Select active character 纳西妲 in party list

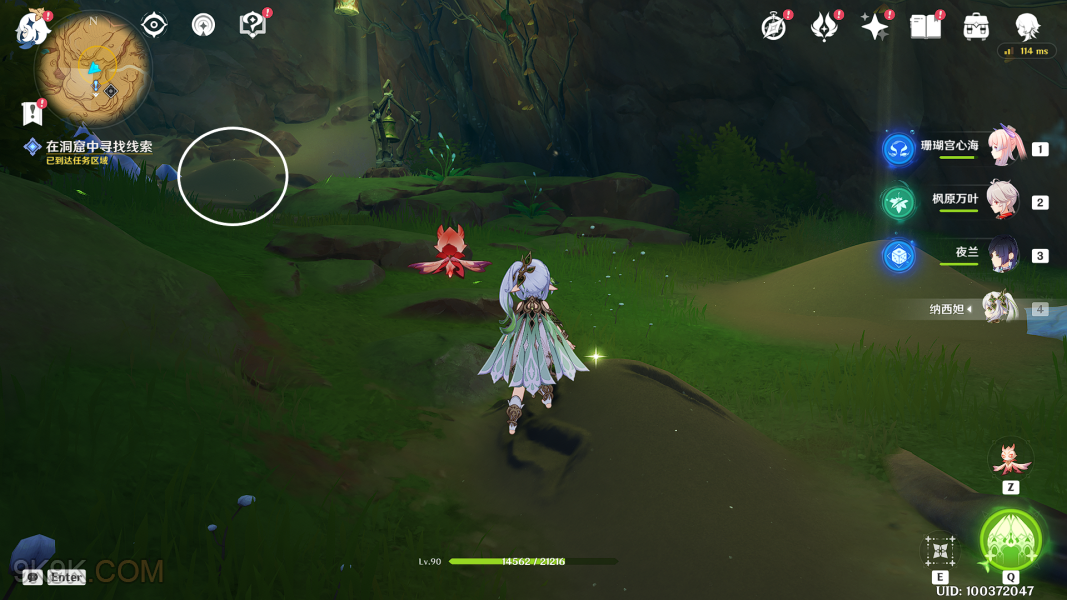(x=1000, y=308)
